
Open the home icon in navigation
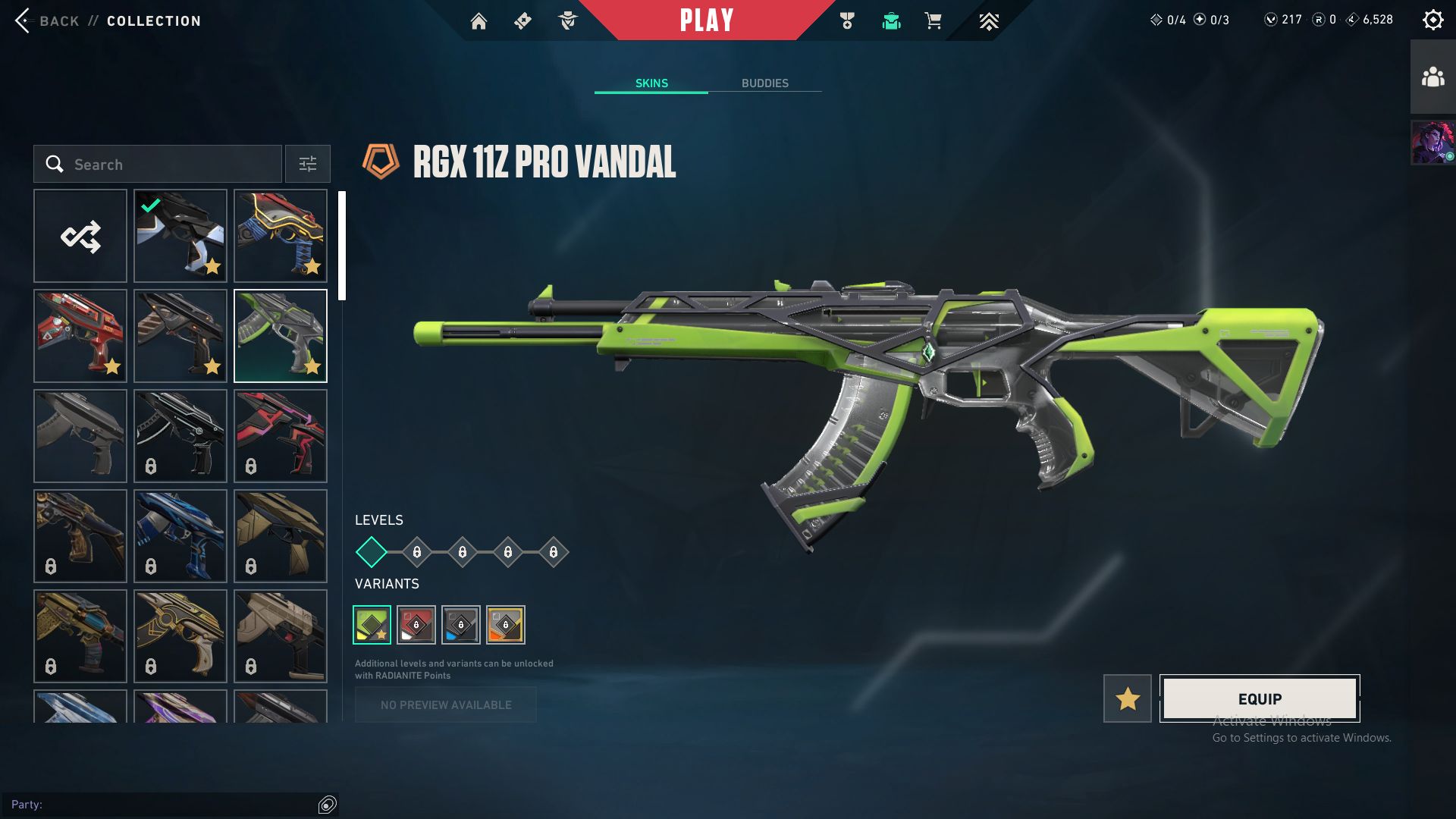click(479, 21)
